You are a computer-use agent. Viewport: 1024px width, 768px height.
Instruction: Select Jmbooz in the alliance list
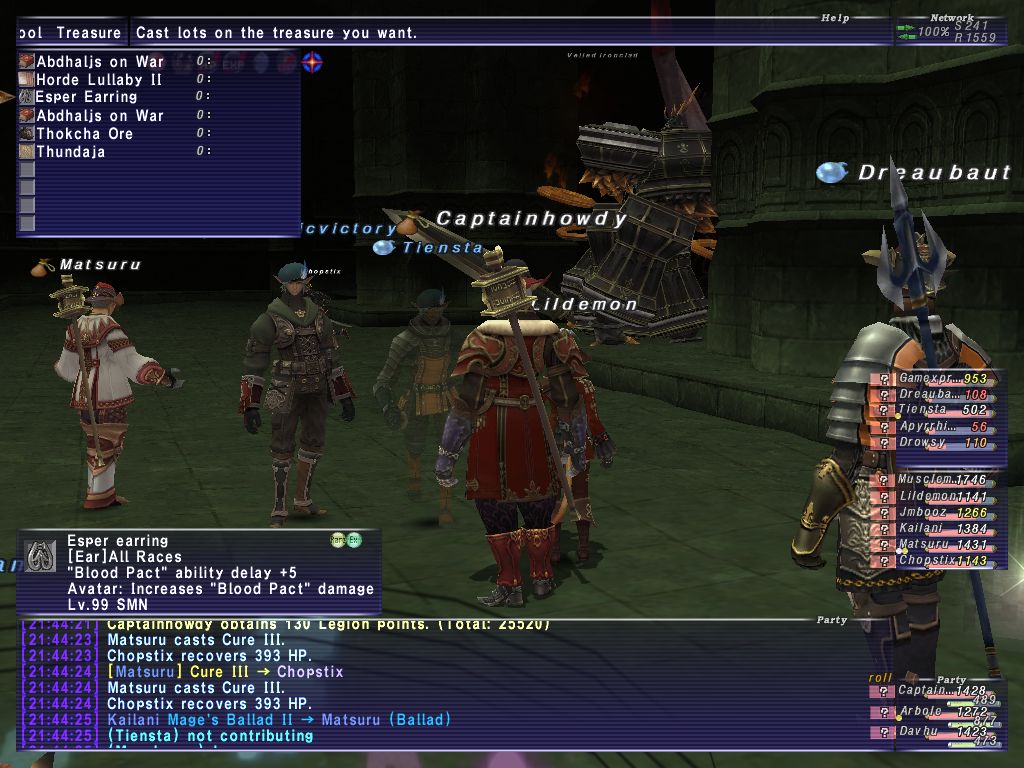coord(922,513)
